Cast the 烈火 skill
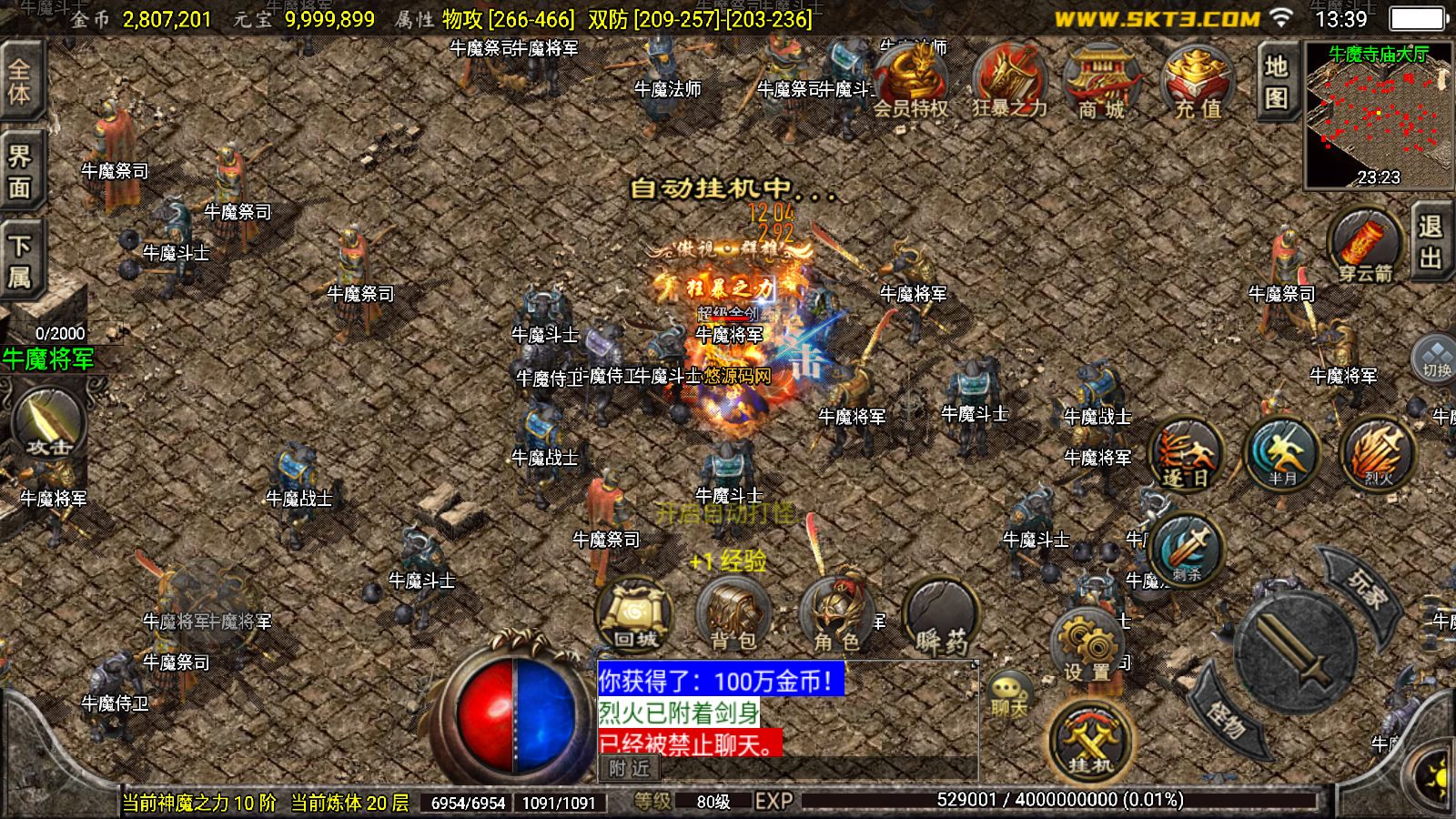 (1378, 453)
